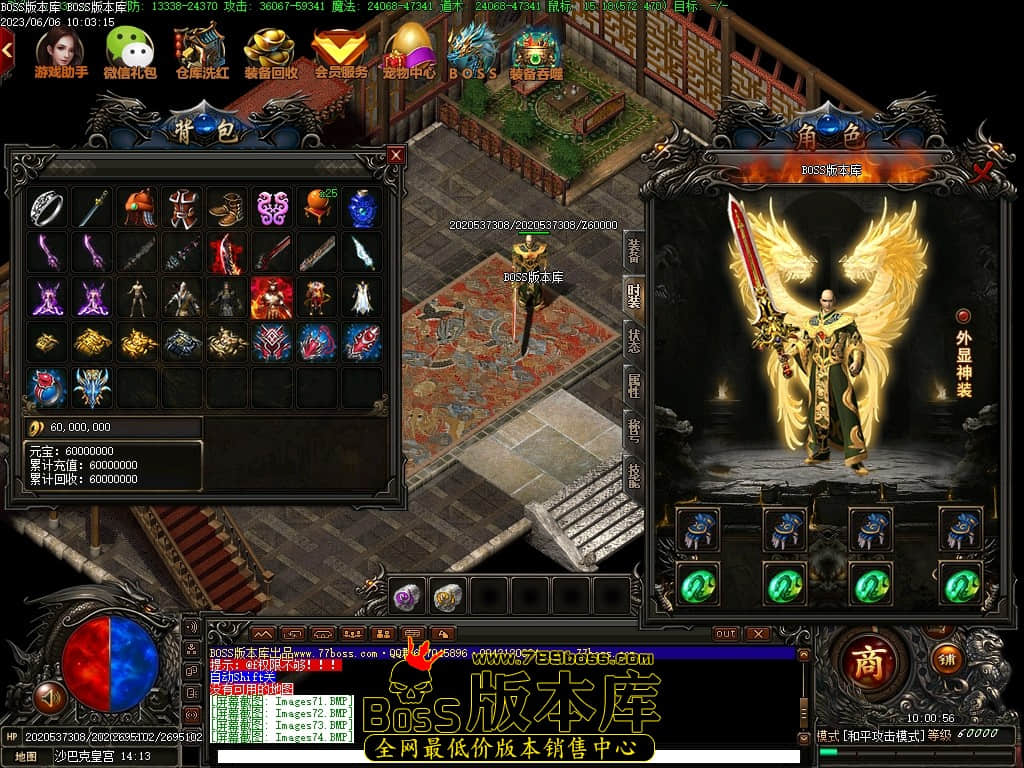This screenshot has width=1024, height=768.
Task: Open 装备吞噬 equipment devour menu
Action: point(536,51)
